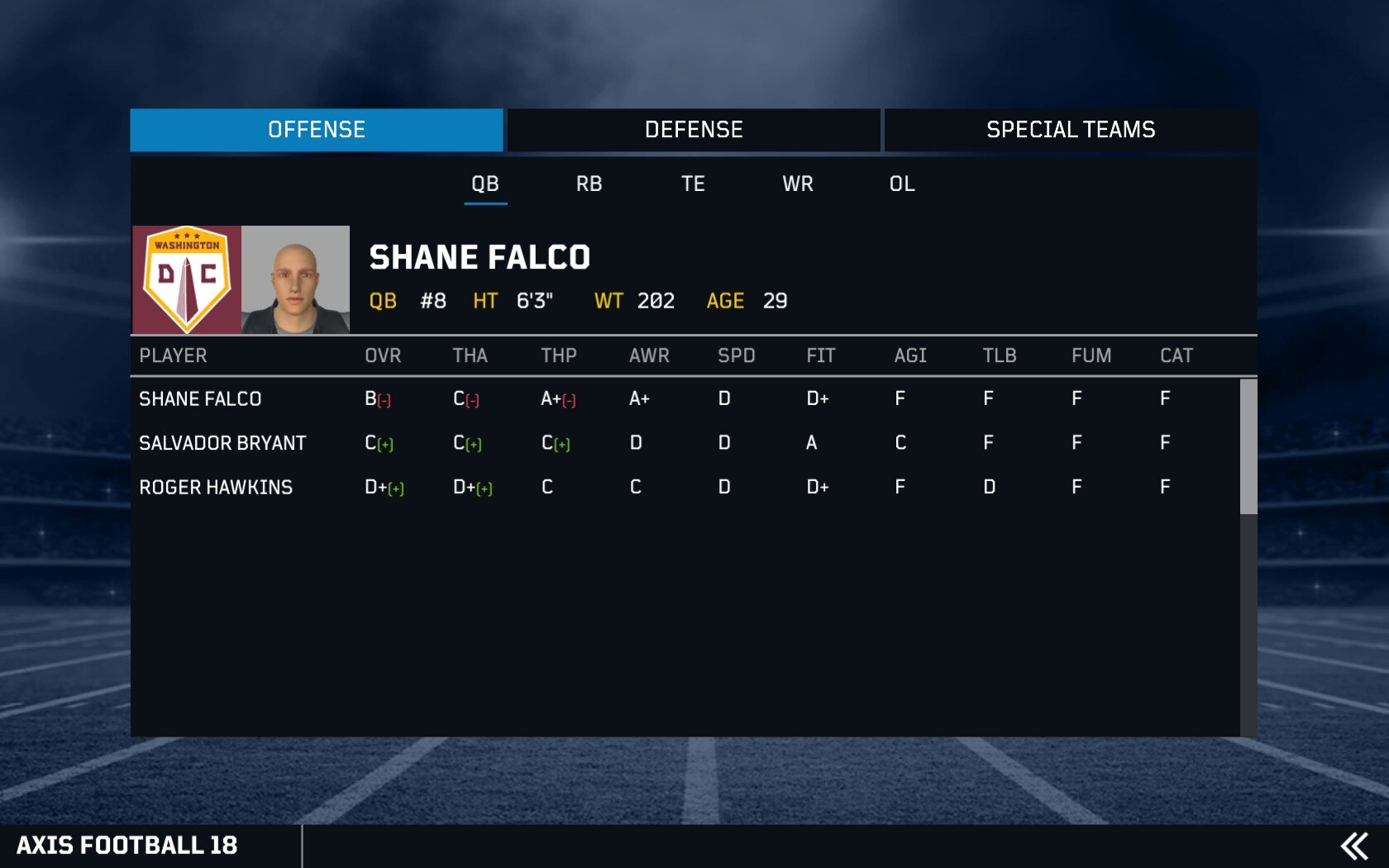
Task: Select the QB position tab
Action: pyautogui.click(x=485, y=184)
